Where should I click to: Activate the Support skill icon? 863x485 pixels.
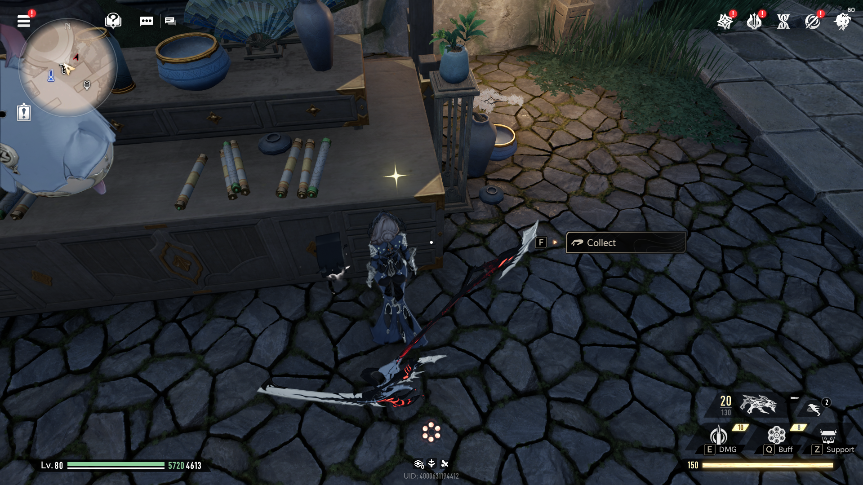tap(829, 436)
